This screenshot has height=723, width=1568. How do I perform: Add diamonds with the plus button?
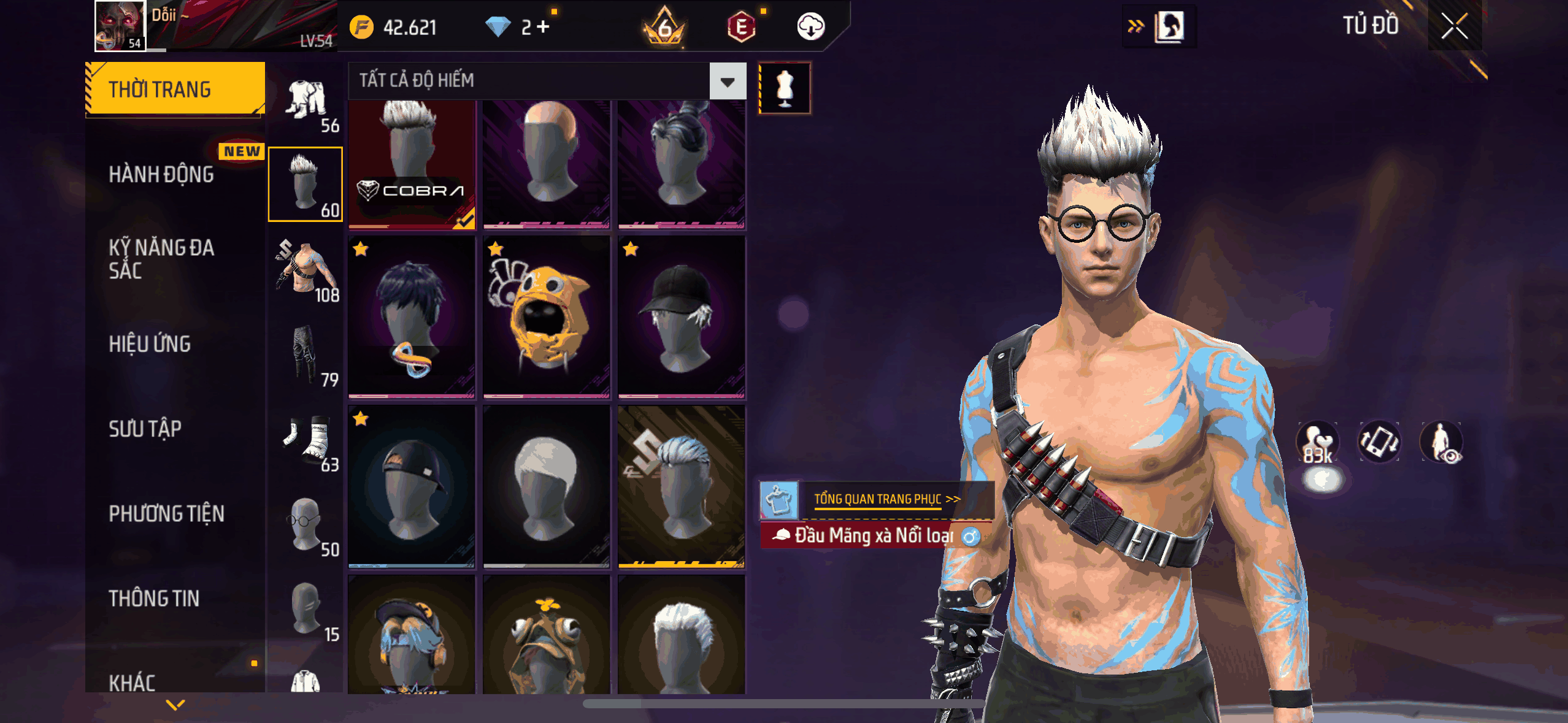[x=543, y=27]
